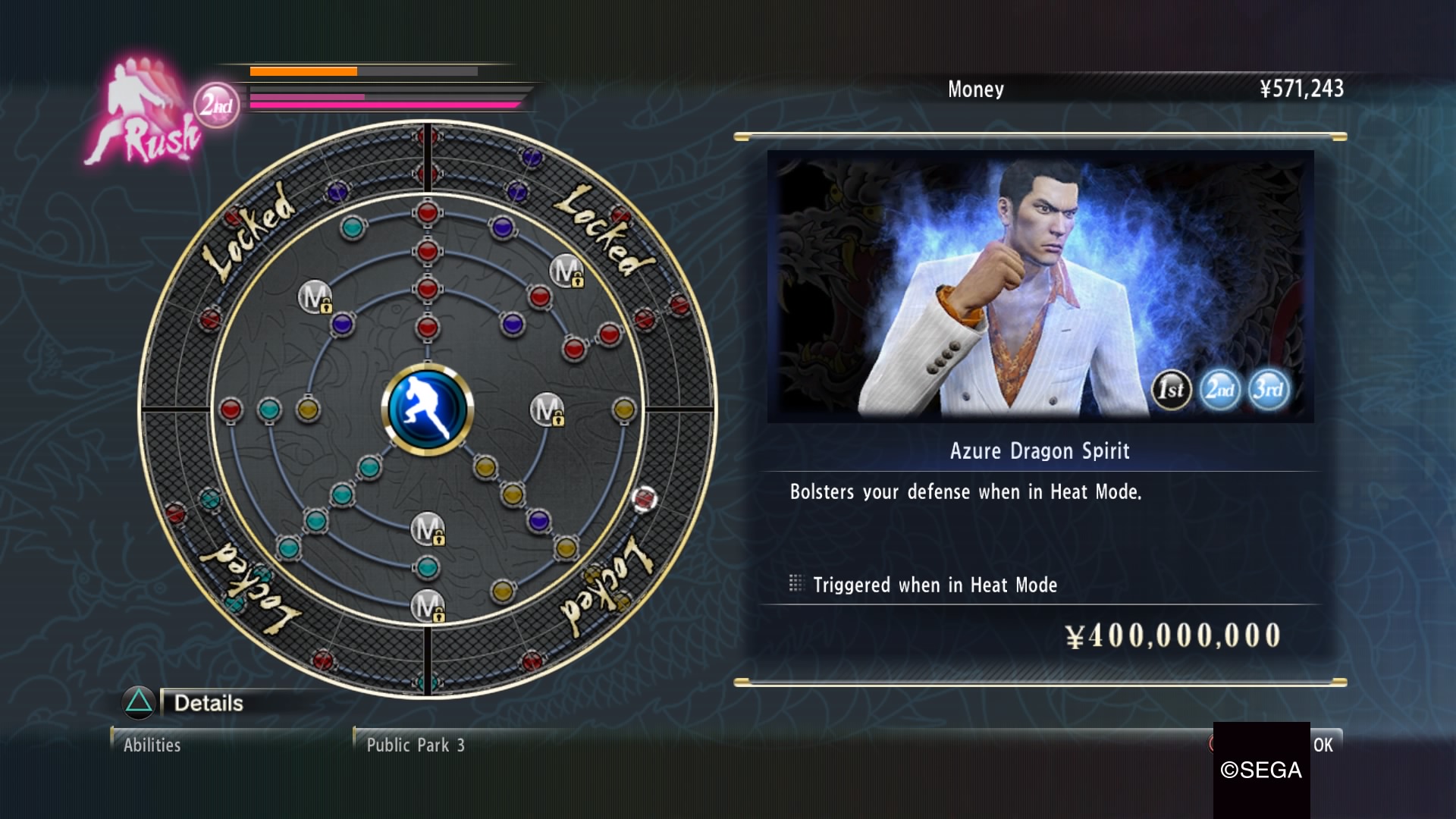Select the red node directly above center emblem
Image resolution: width=1456 pixels, height=819 pixels.
(427, 328)
